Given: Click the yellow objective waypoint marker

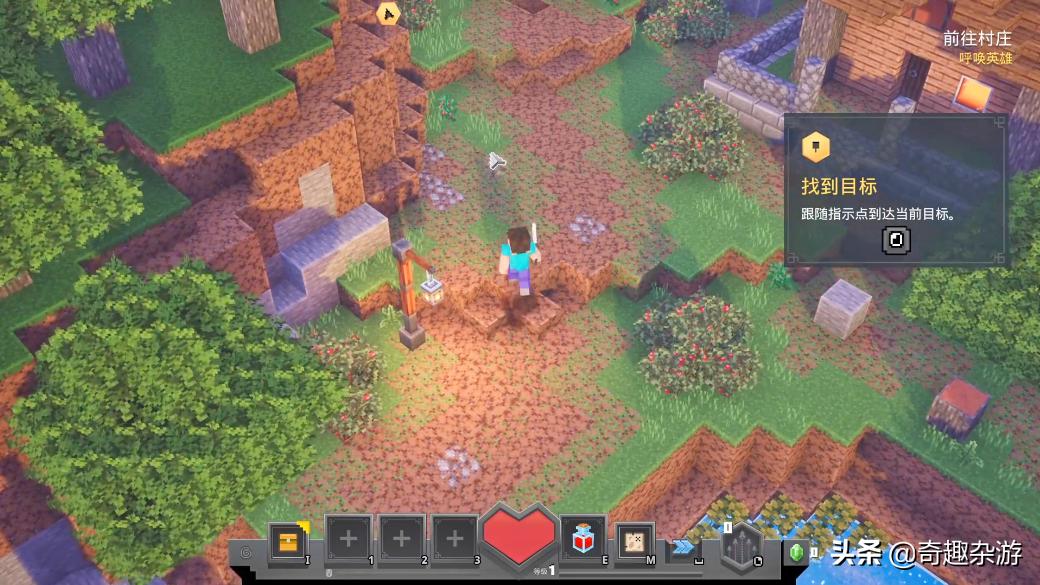Looking at the screenshot, I should 388,13.
